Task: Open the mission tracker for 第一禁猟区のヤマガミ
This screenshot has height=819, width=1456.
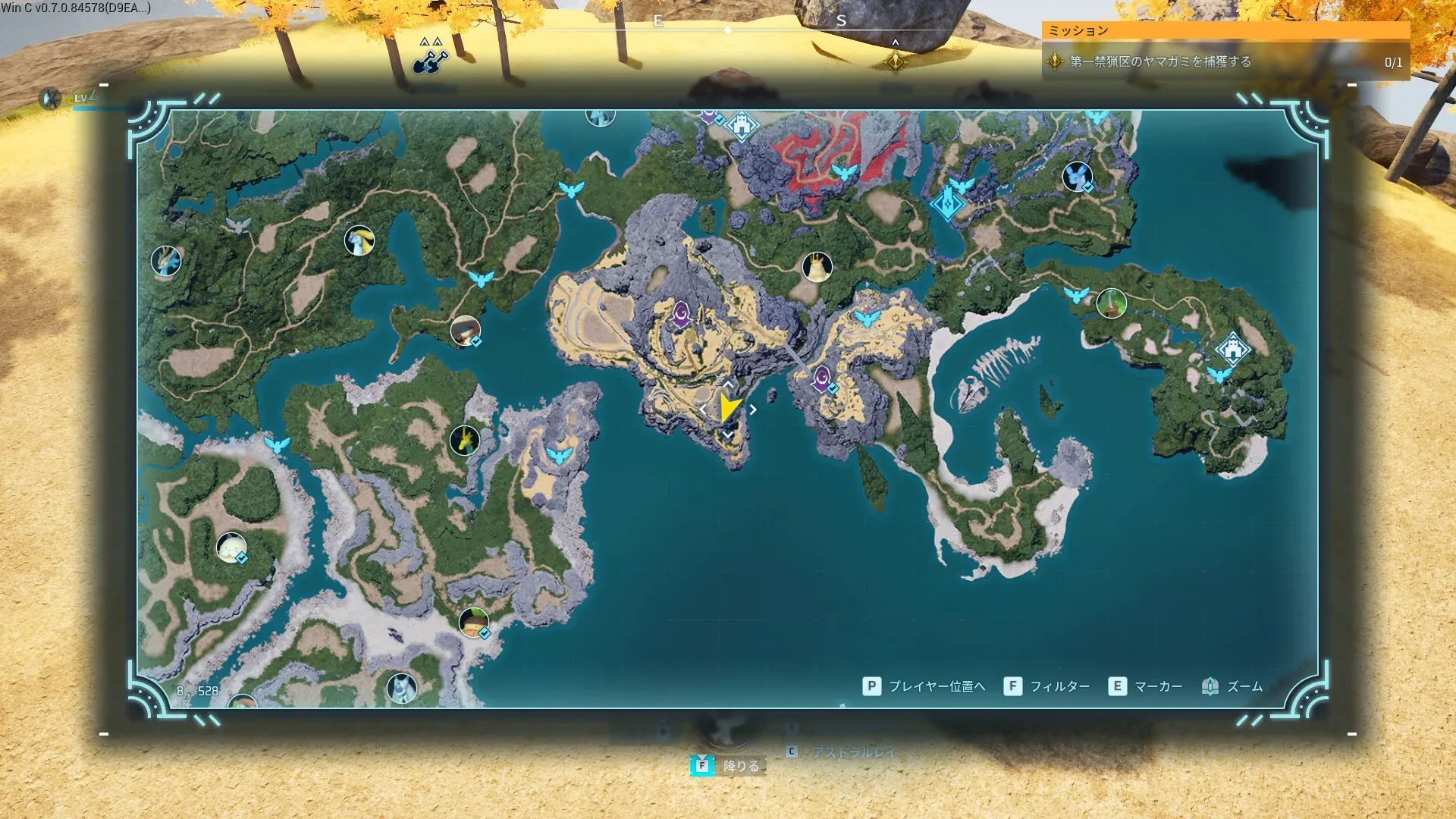Action: pos(1225,62)
